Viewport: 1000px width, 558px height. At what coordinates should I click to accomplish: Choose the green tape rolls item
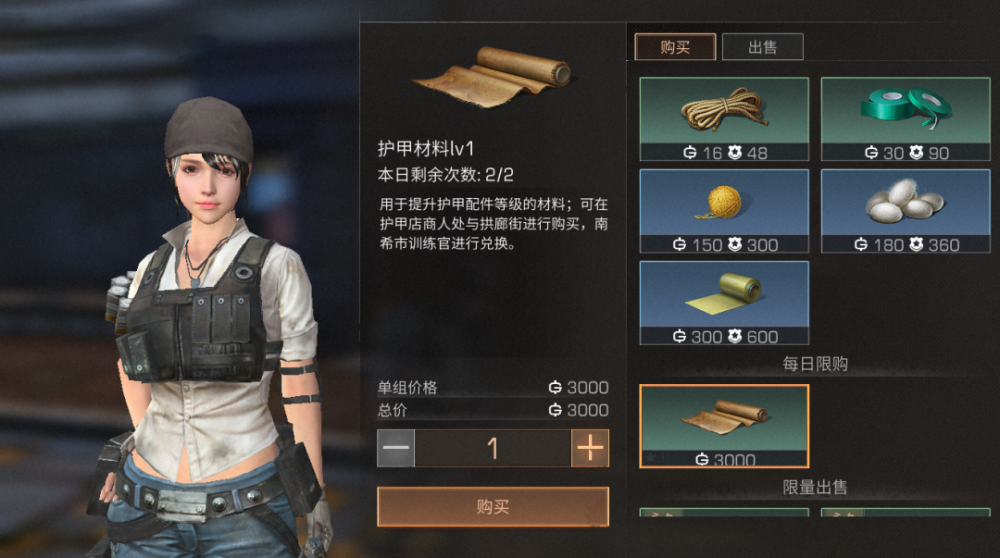(x=905, y=119)
